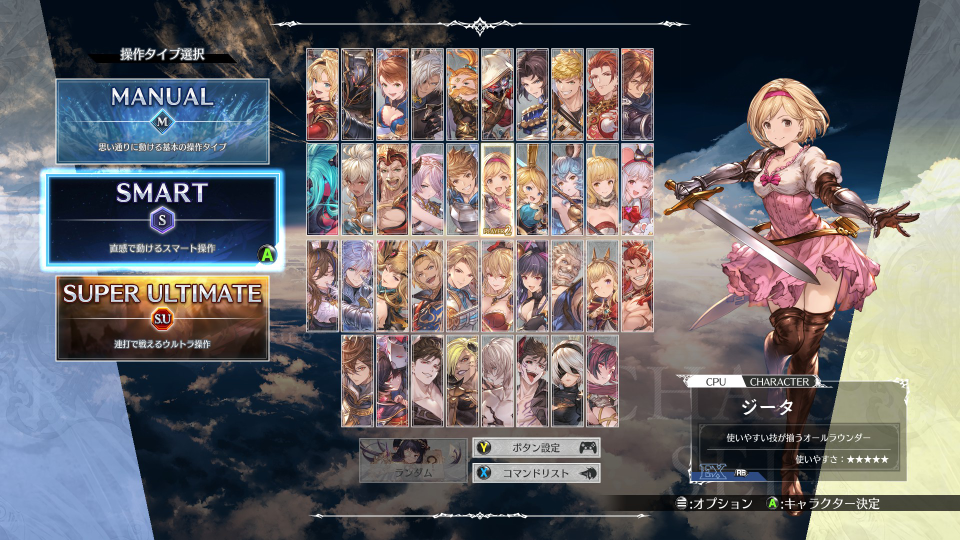Pick Vikala's mouse-eared portrait

637,189
